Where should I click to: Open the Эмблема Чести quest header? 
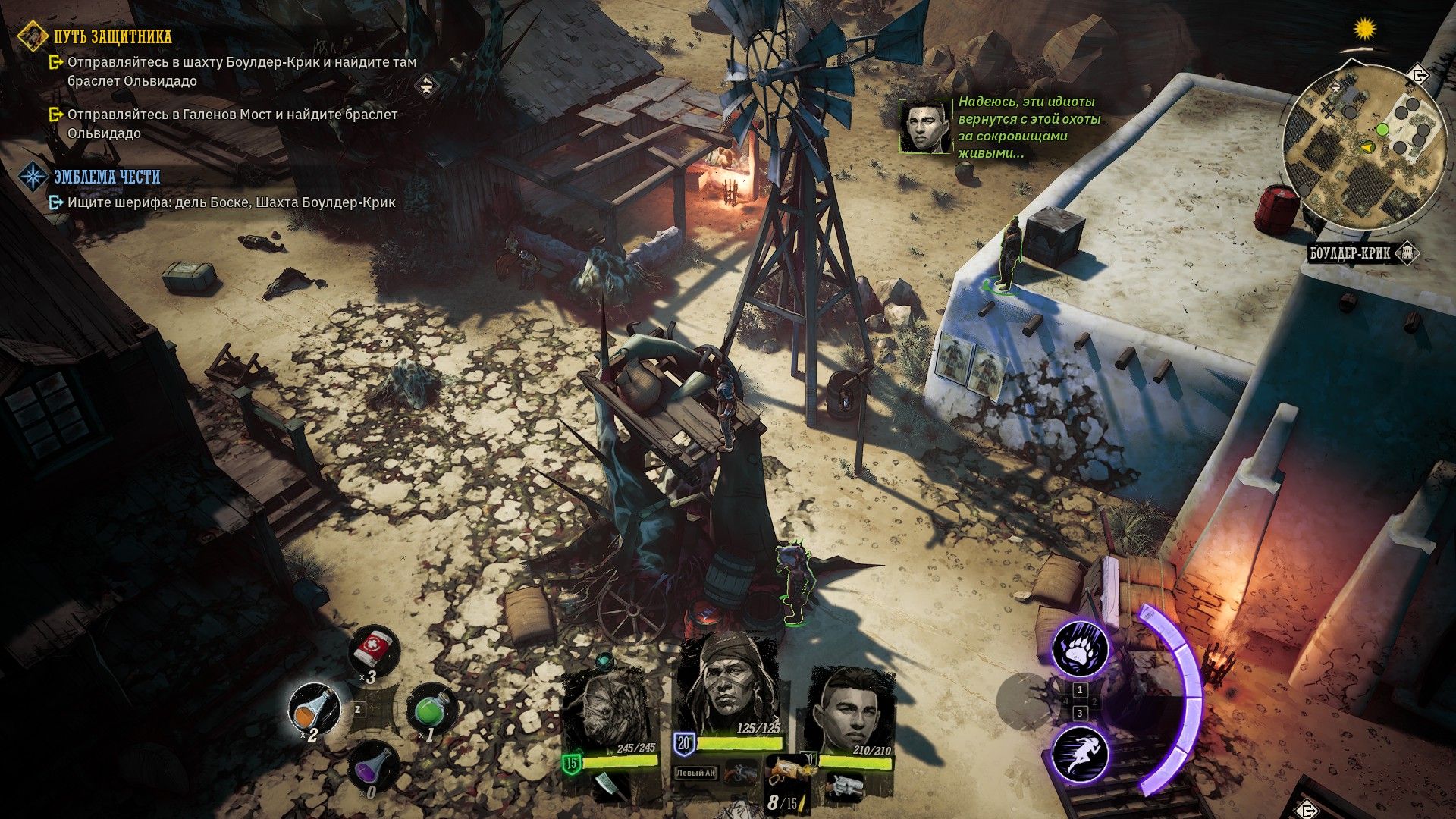tap(106, 177)
